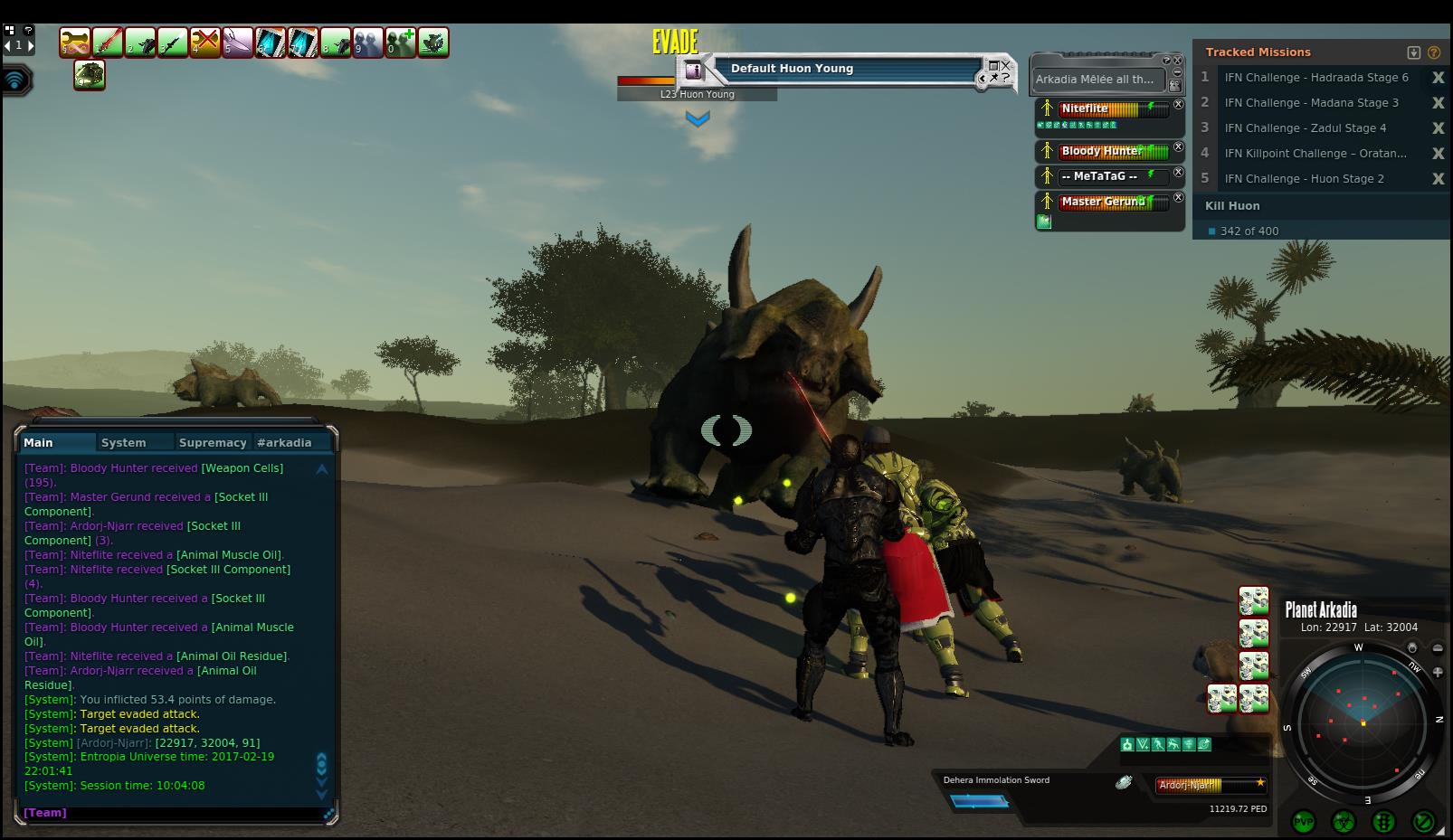The width and height of the screenshot is (1453, 840).
Task: Open the Tracked Missions help button
Action: coord(1433,52)
